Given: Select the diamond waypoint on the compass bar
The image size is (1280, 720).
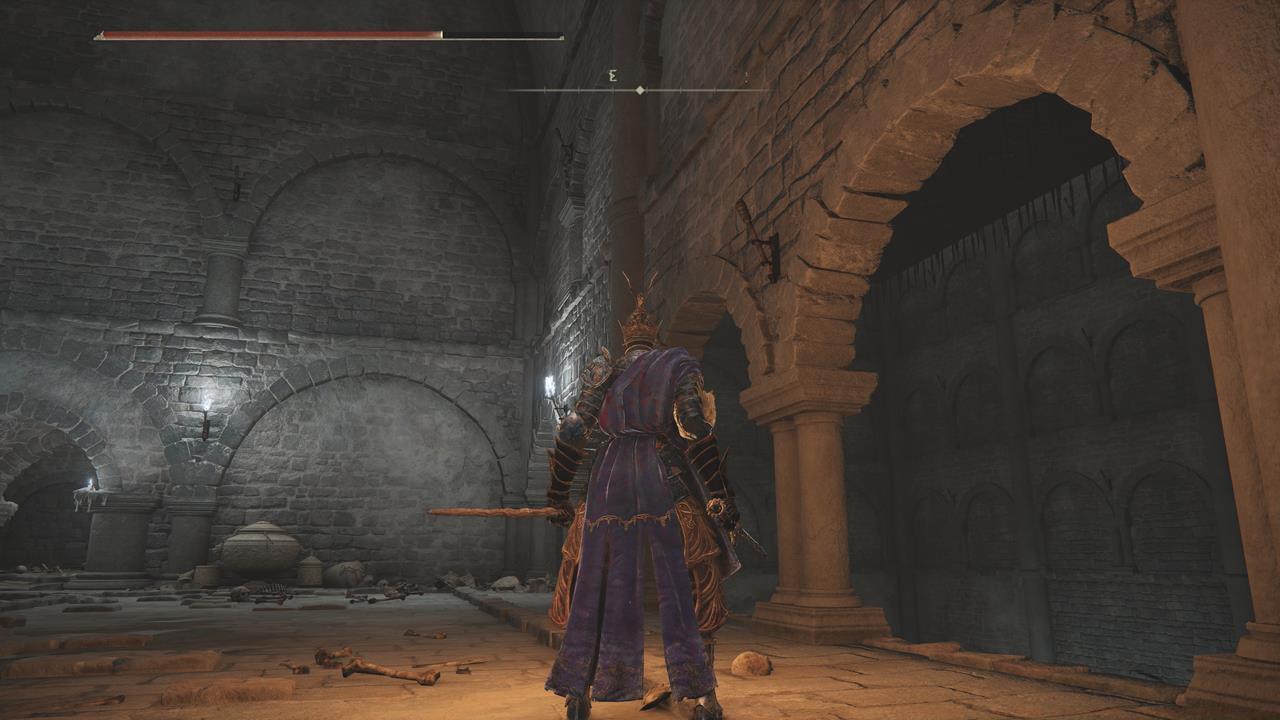Looking at the screenshot, I should (638, 89).
